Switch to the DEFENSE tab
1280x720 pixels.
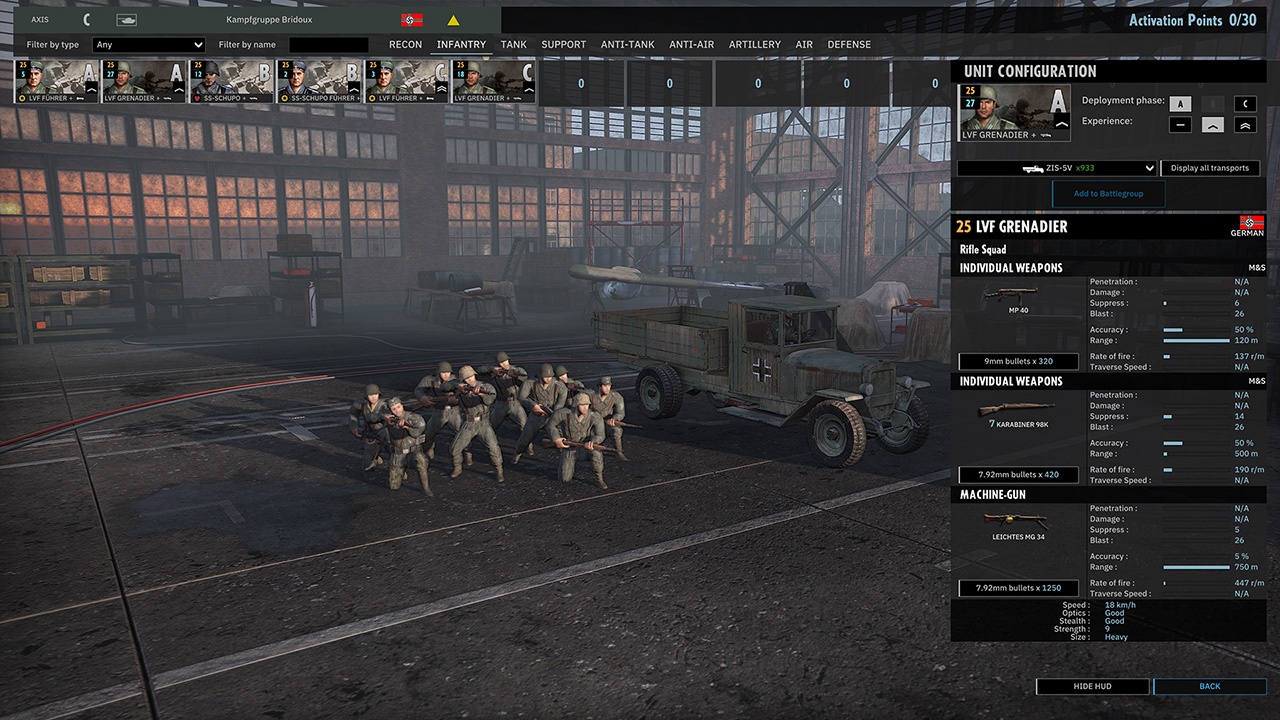tap(849, 45)
